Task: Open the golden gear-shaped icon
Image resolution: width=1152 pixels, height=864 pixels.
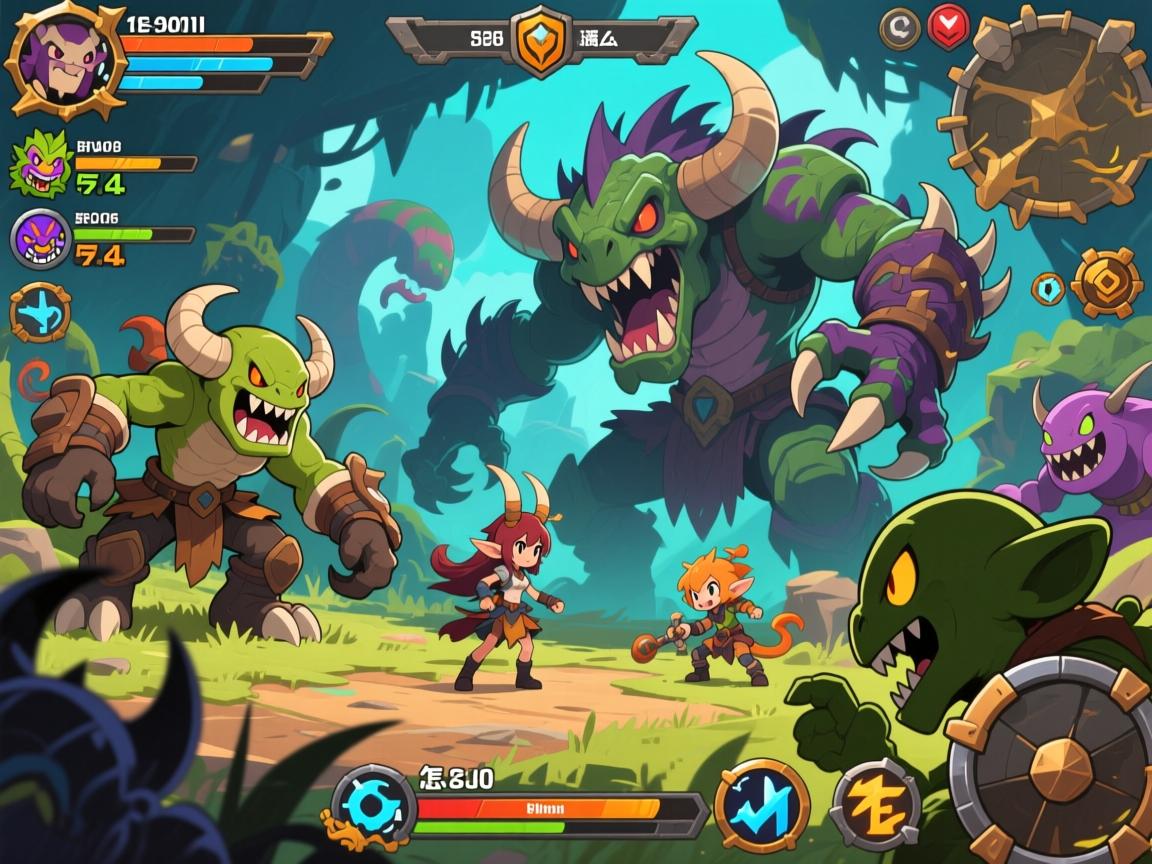Action: [1106, 284]
